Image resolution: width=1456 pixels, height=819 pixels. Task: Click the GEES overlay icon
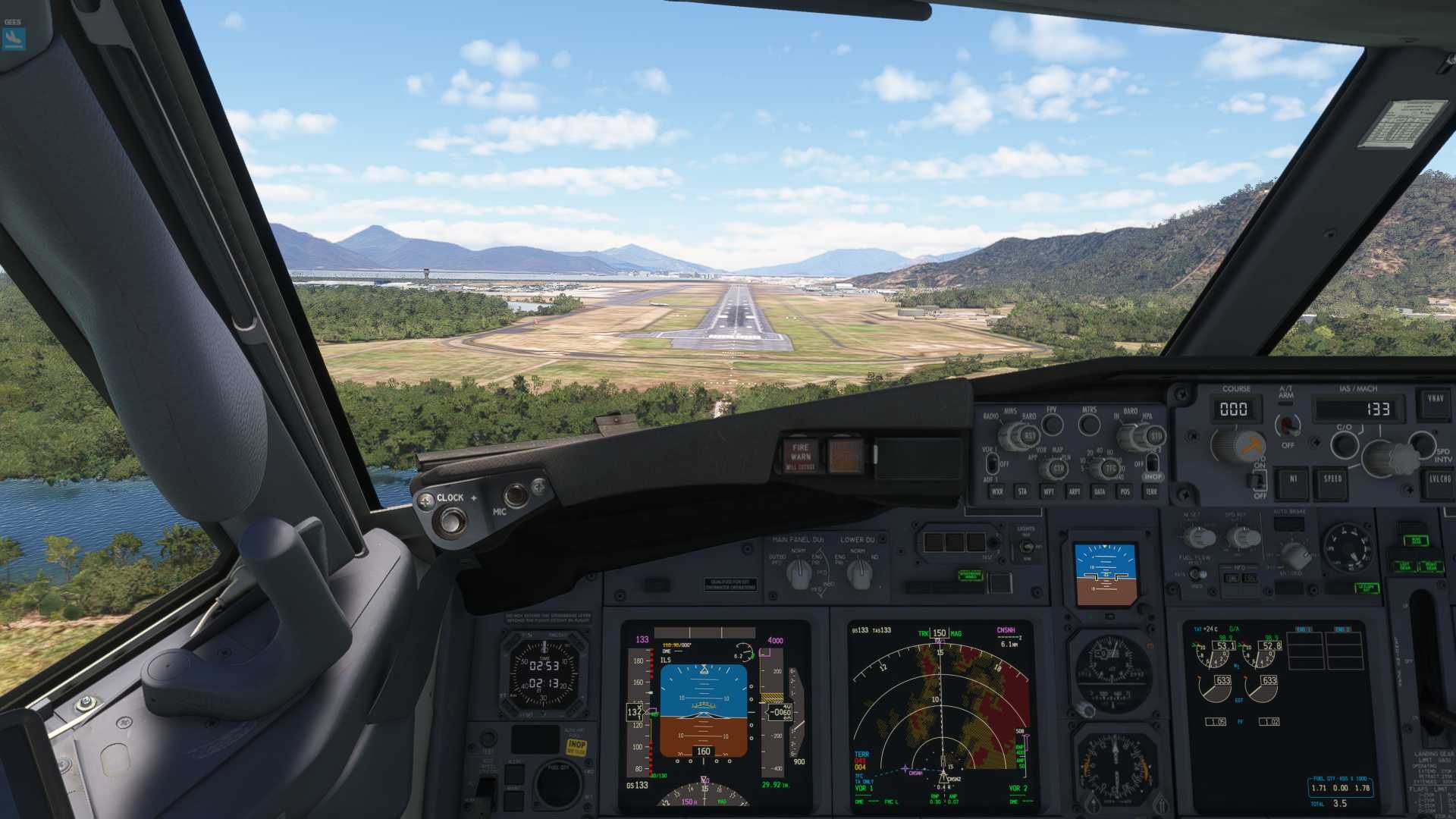click(14, 37)
